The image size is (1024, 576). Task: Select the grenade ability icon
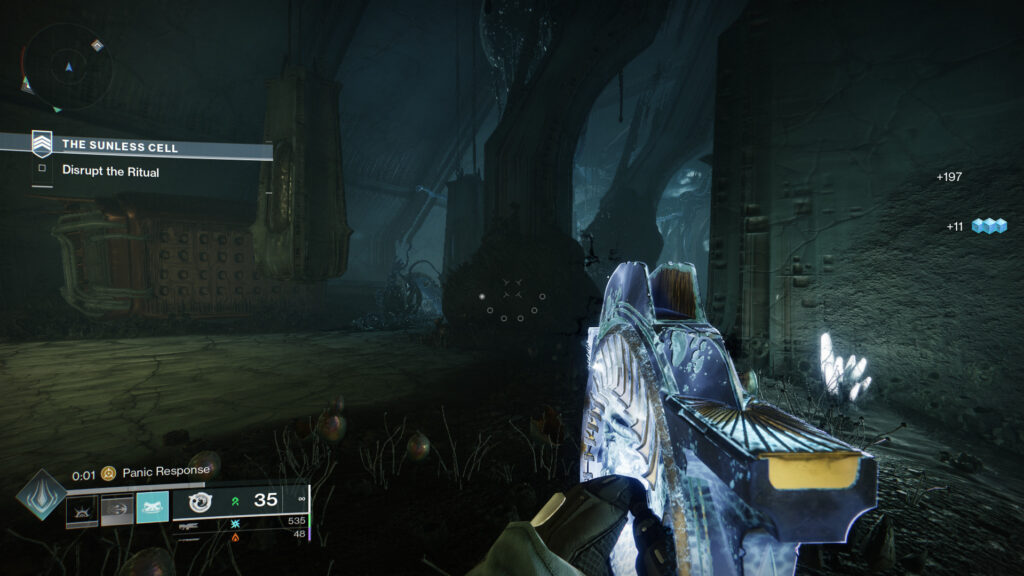(82, 511)
